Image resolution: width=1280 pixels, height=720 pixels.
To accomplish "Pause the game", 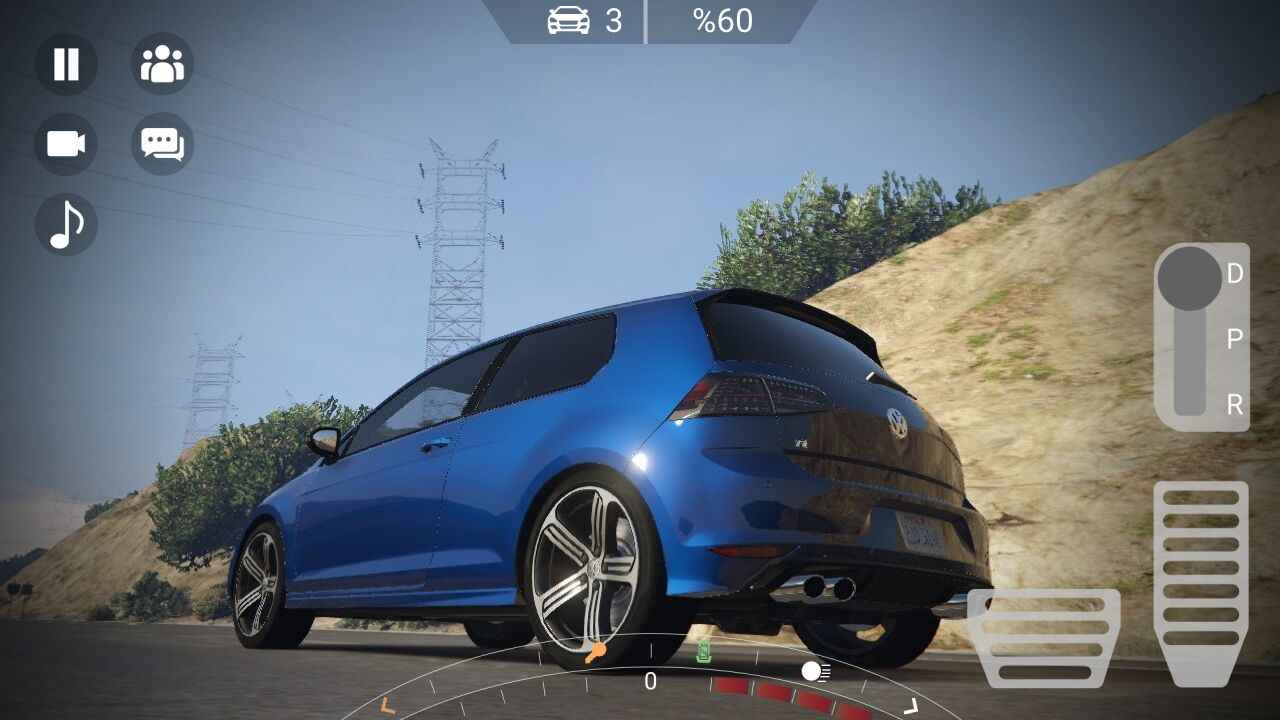I will [x=65, y=65].
